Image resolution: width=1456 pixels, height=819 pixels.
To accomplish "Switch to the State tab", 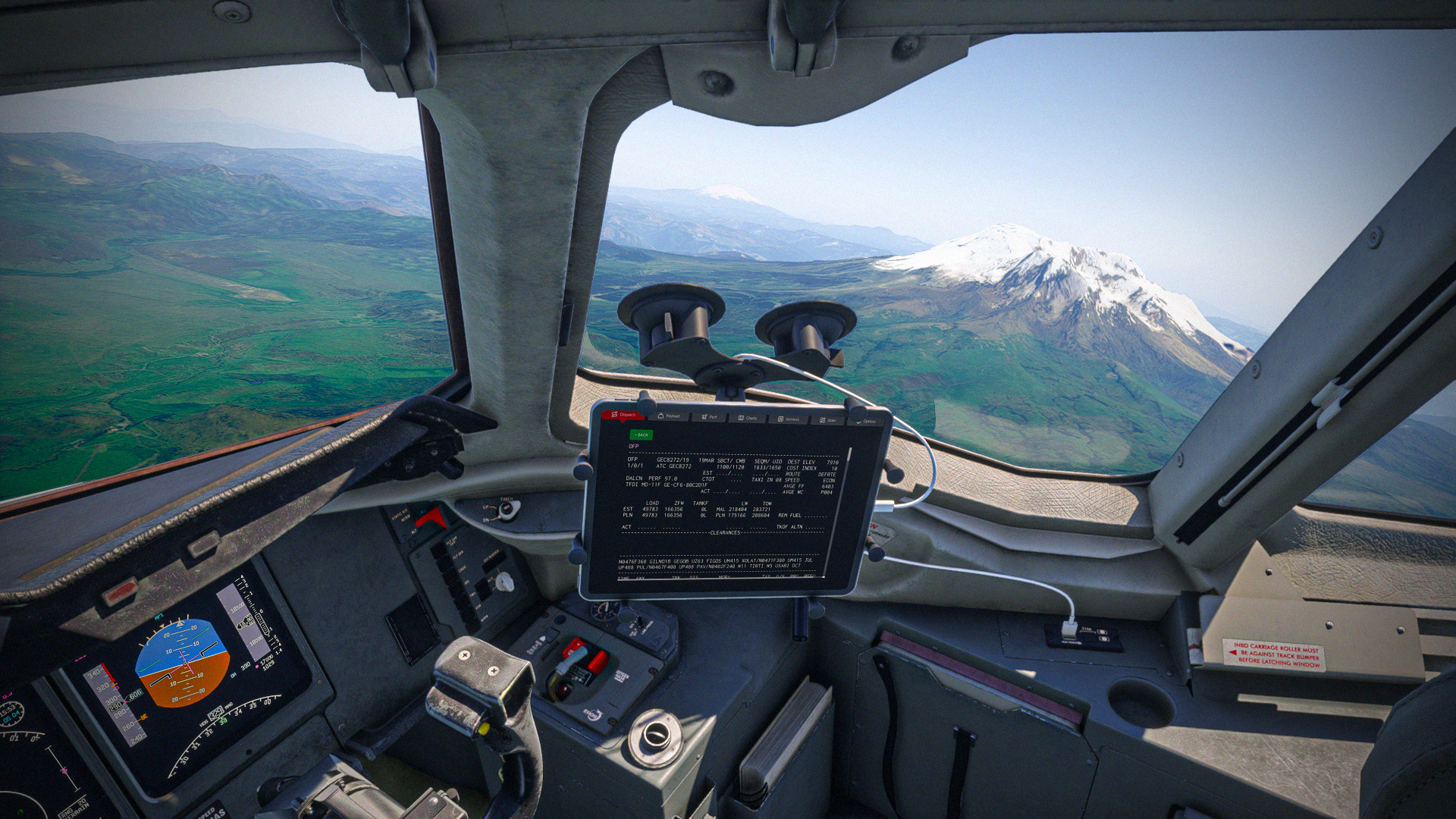I will (x=828, y=420).
